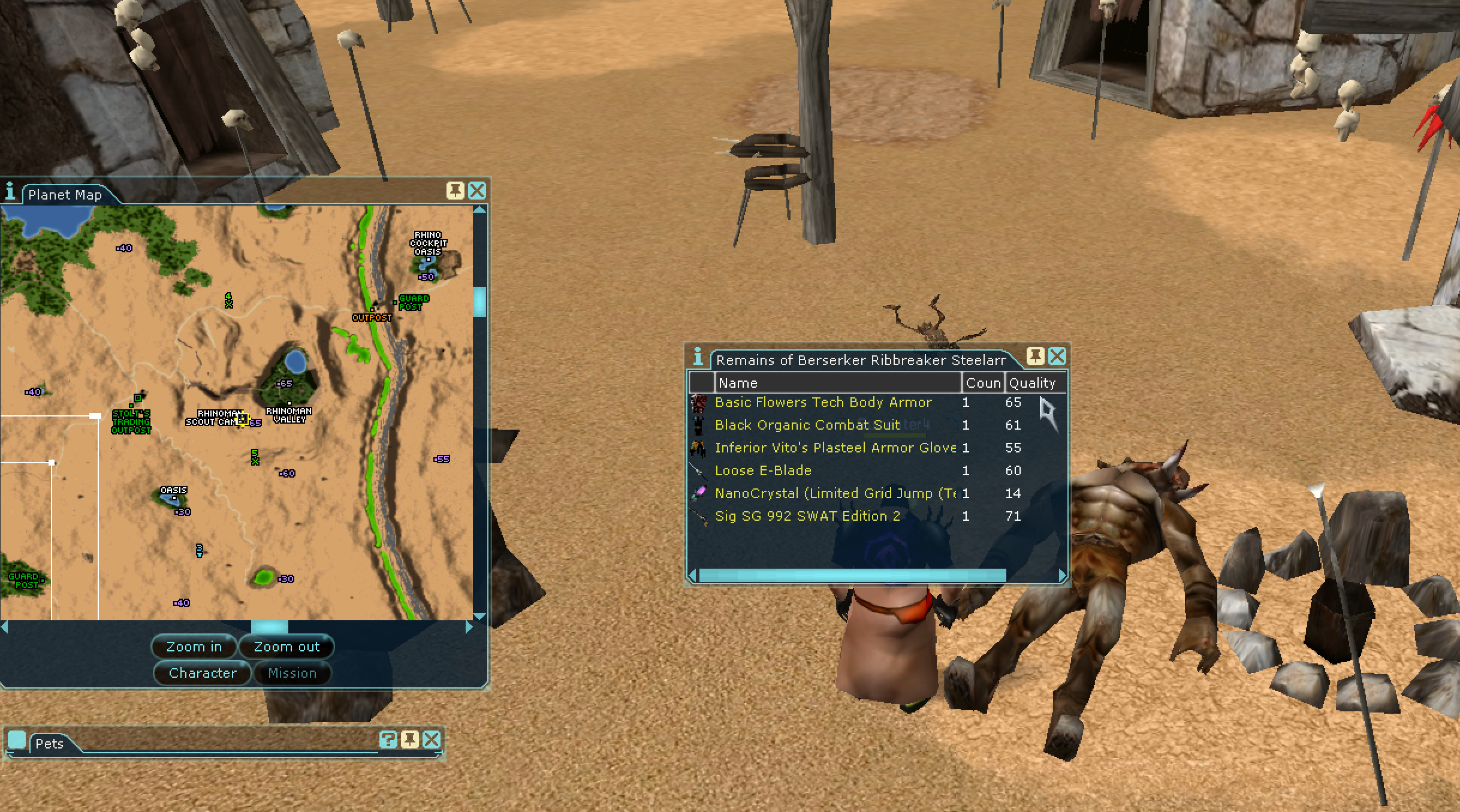
Task: Open Planet Map info icon
Action: click(x=10, y=192)
